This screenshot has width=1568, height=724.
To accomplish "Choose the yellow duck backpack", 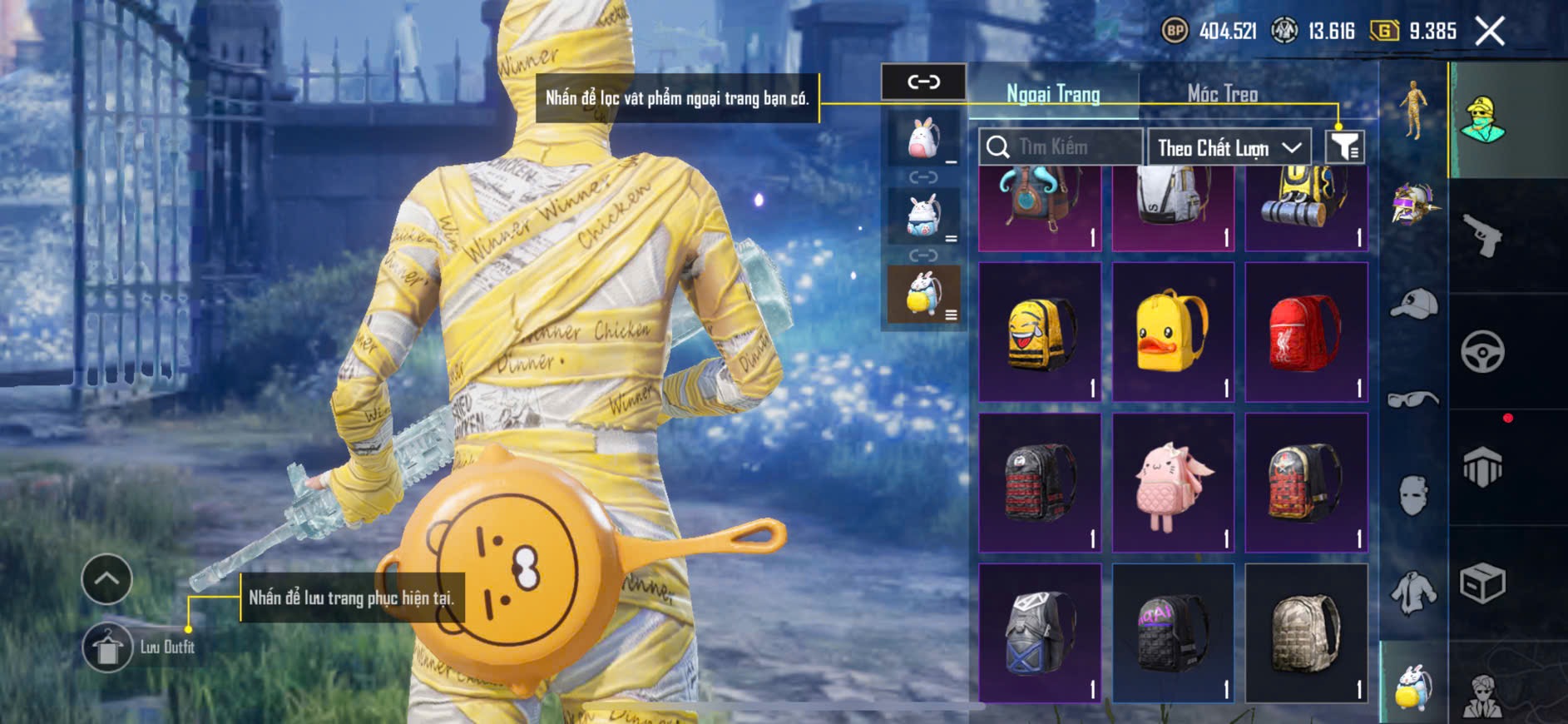I will 1173,332.
